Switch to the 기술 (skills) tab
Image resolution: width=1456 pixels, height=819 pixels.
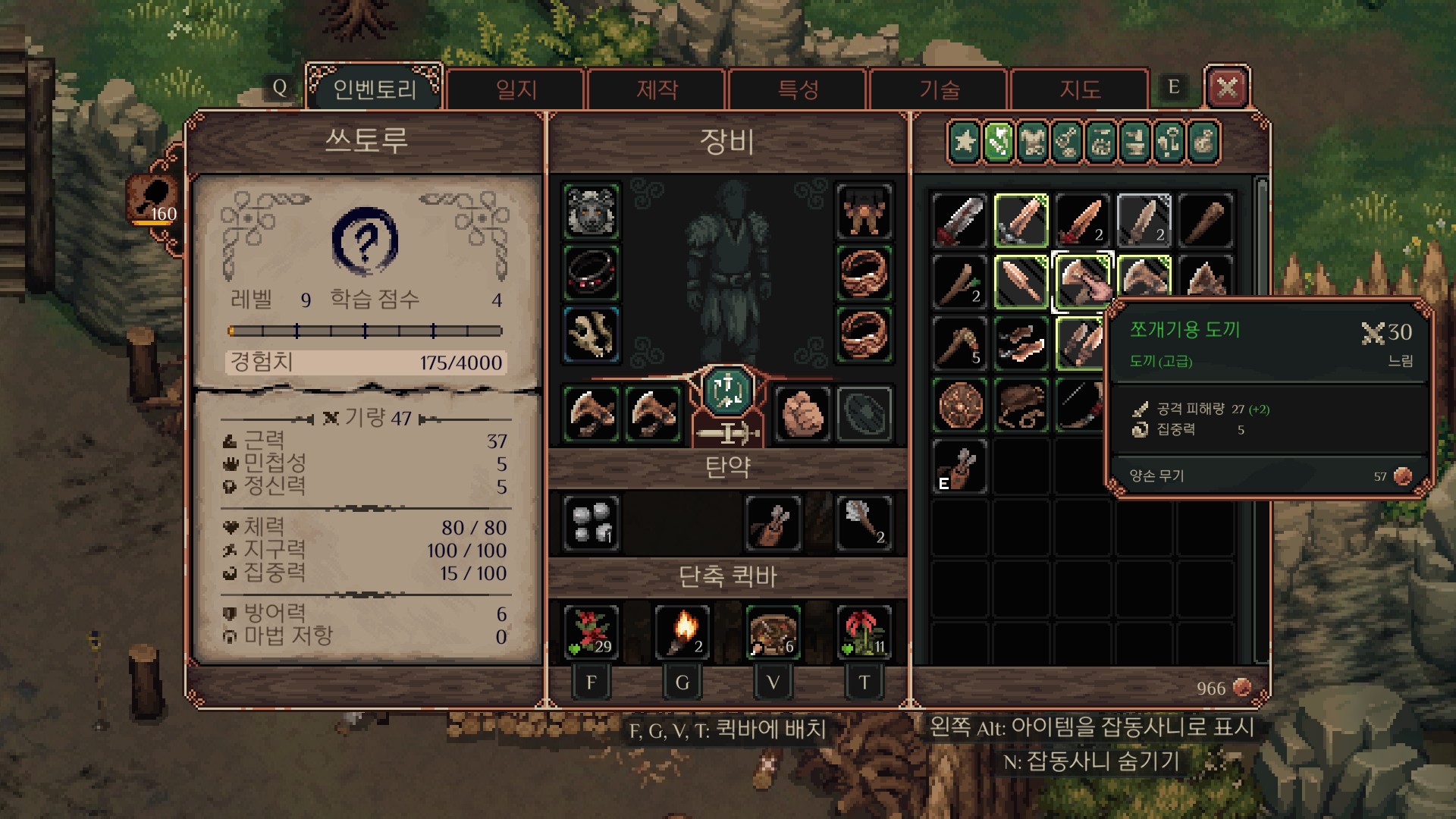[x=939, y=89]
